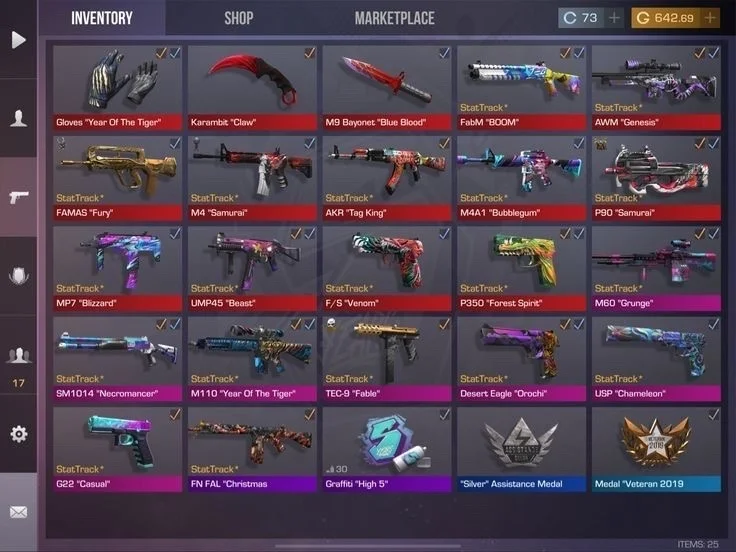The height and width of the screenshot is (552, 736).
Task: Choose the M9 Bayonet "Blue Blood"
Action: pyautogui.click(x=387, y=86)
